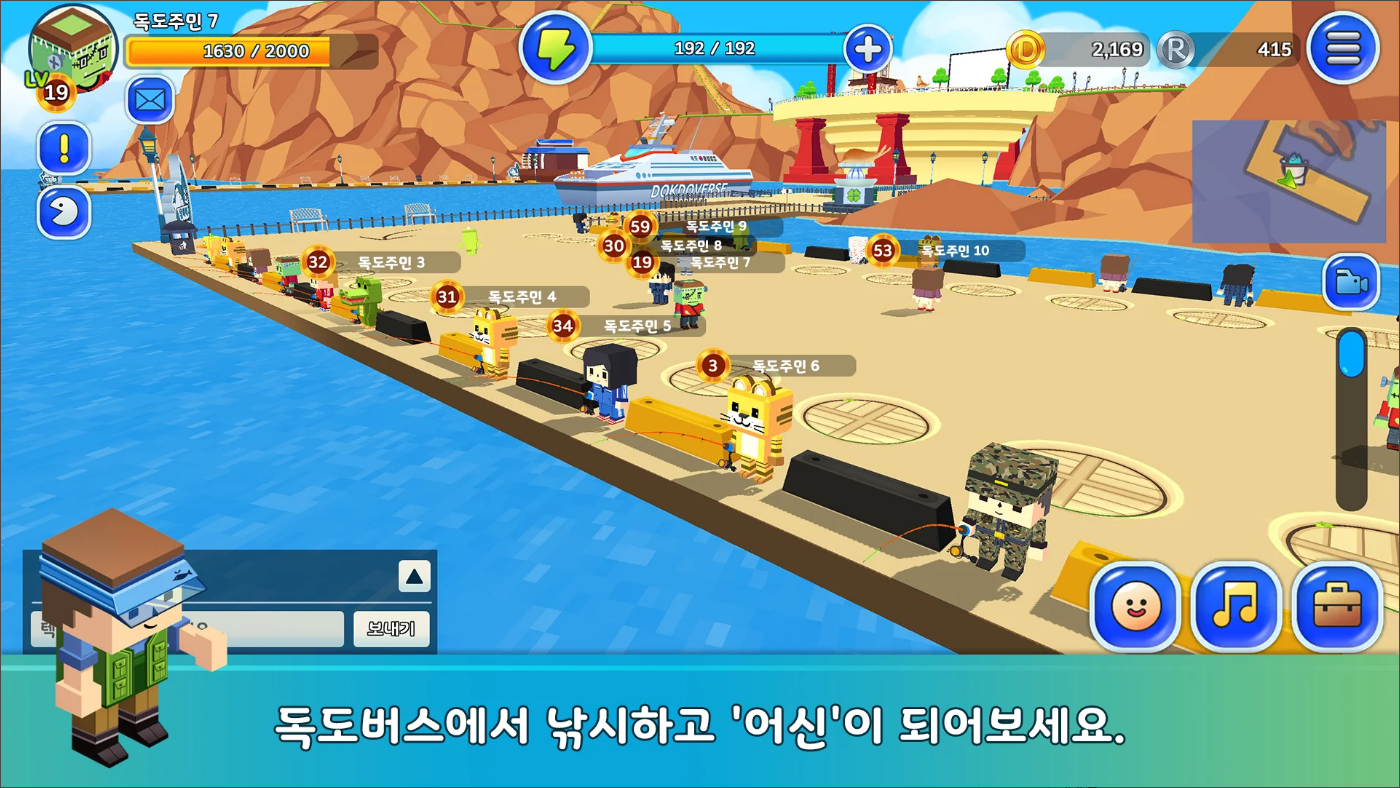
Task: Collapse the chat panel with the triangle
Action: (414, 575)
